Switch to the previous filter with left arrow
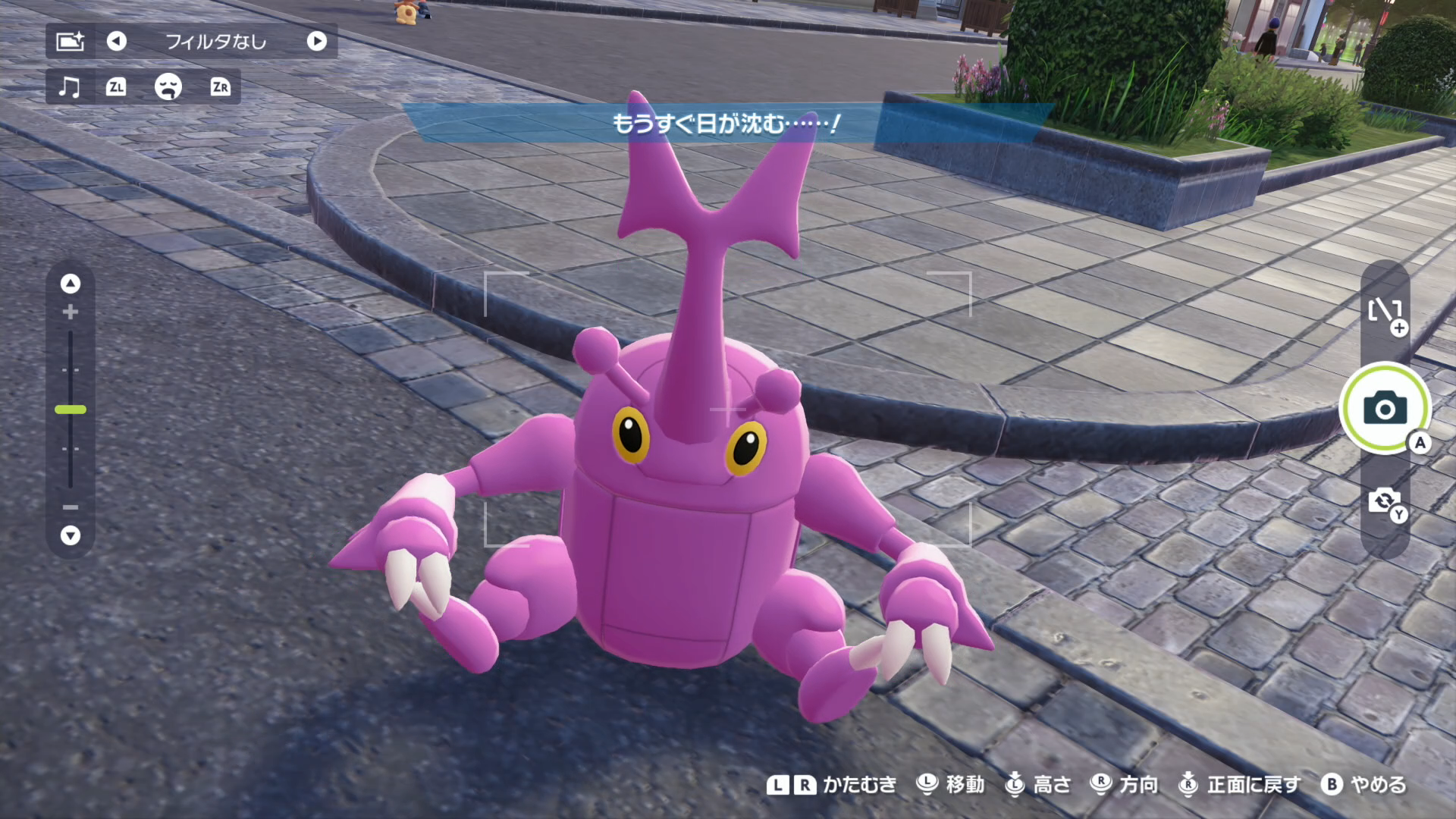Screen dimensions: 1456x819 click(116, 41)
